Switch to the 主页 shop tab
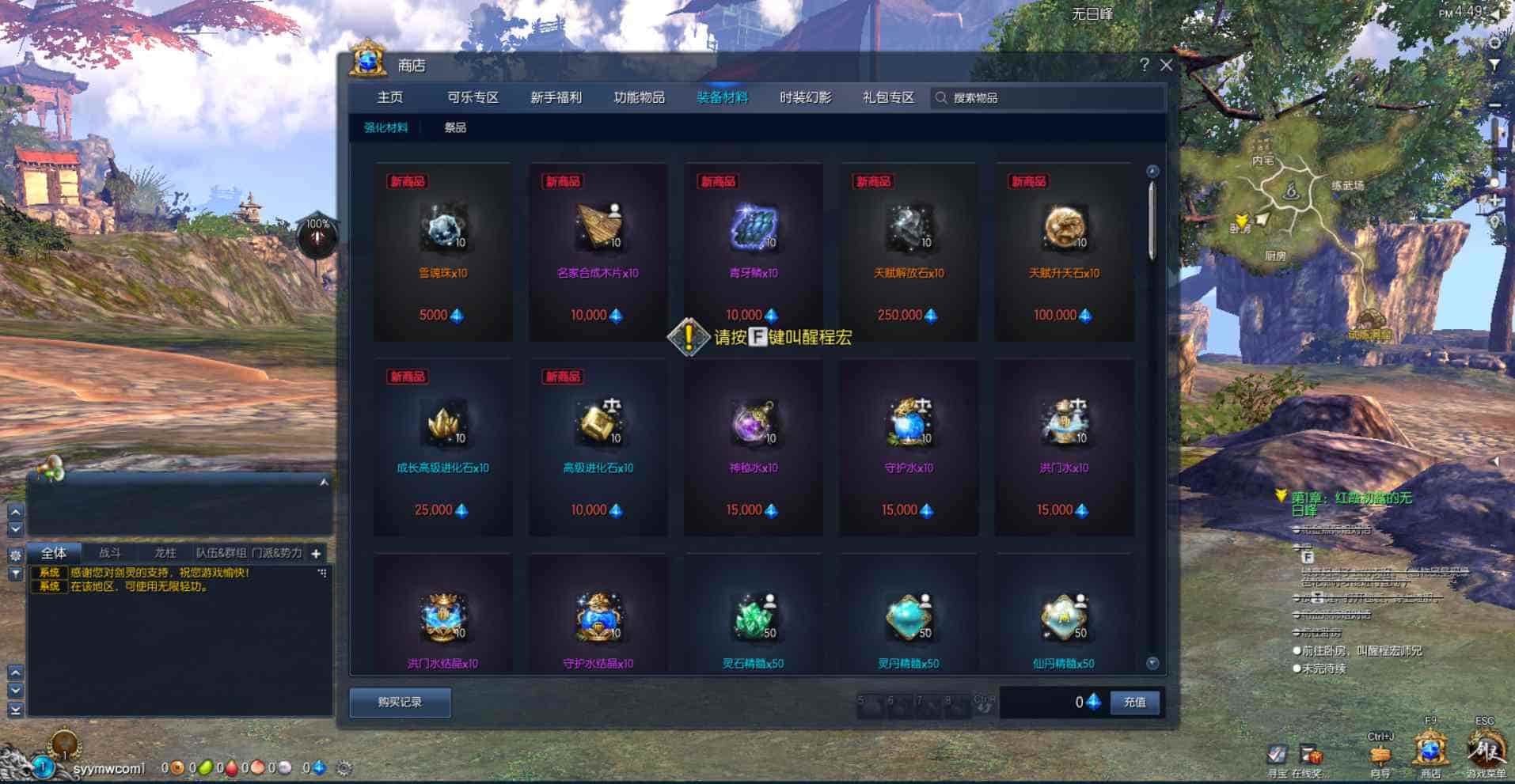Image resolution: width=1515 pixels, height=784 pixels. pos(389,97)
